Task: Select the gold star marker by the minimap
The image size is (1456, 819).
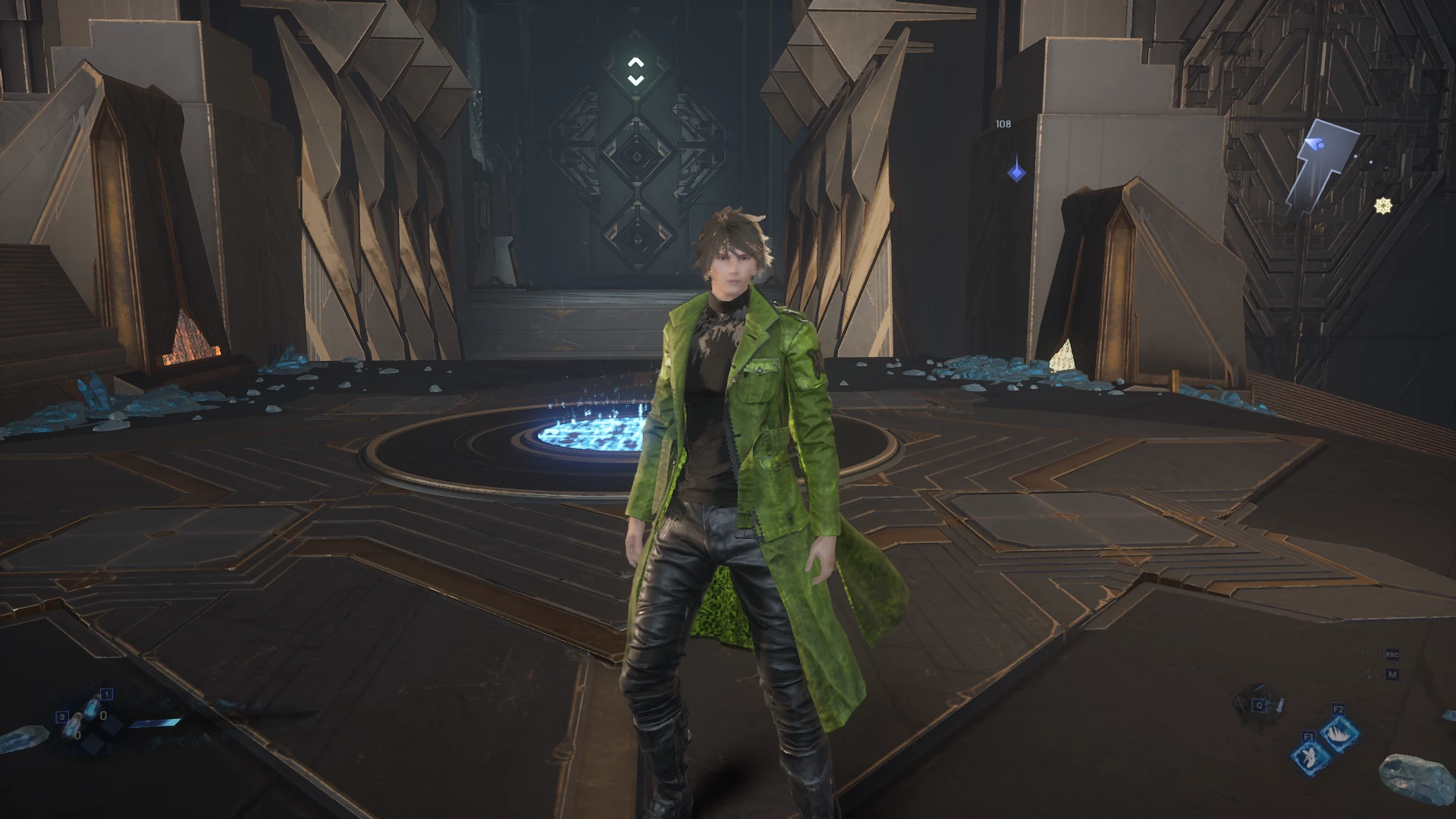Action: 1383,206
